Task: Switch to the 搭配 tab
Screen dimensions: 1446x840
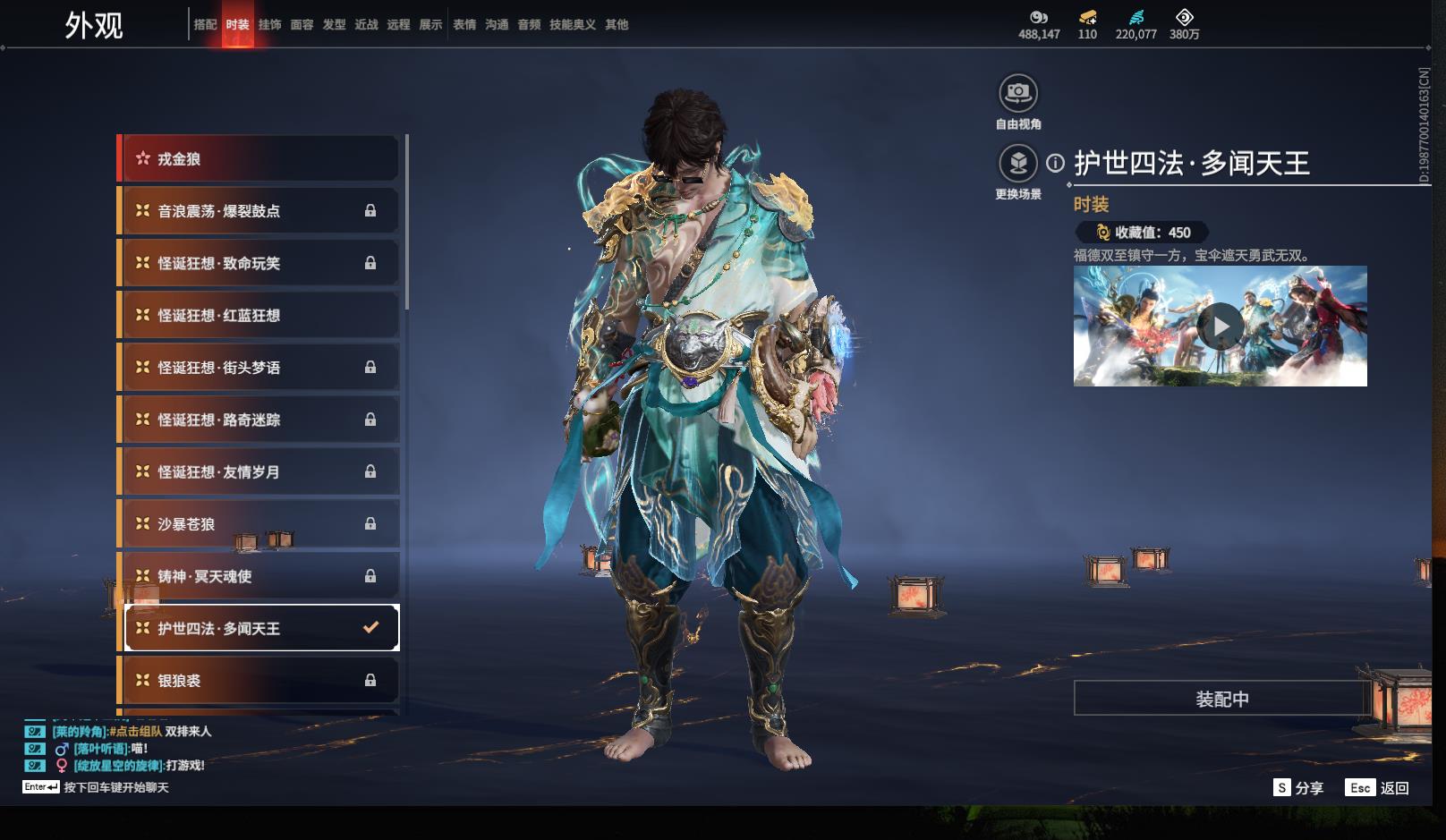Action: [x=205, y=24]
